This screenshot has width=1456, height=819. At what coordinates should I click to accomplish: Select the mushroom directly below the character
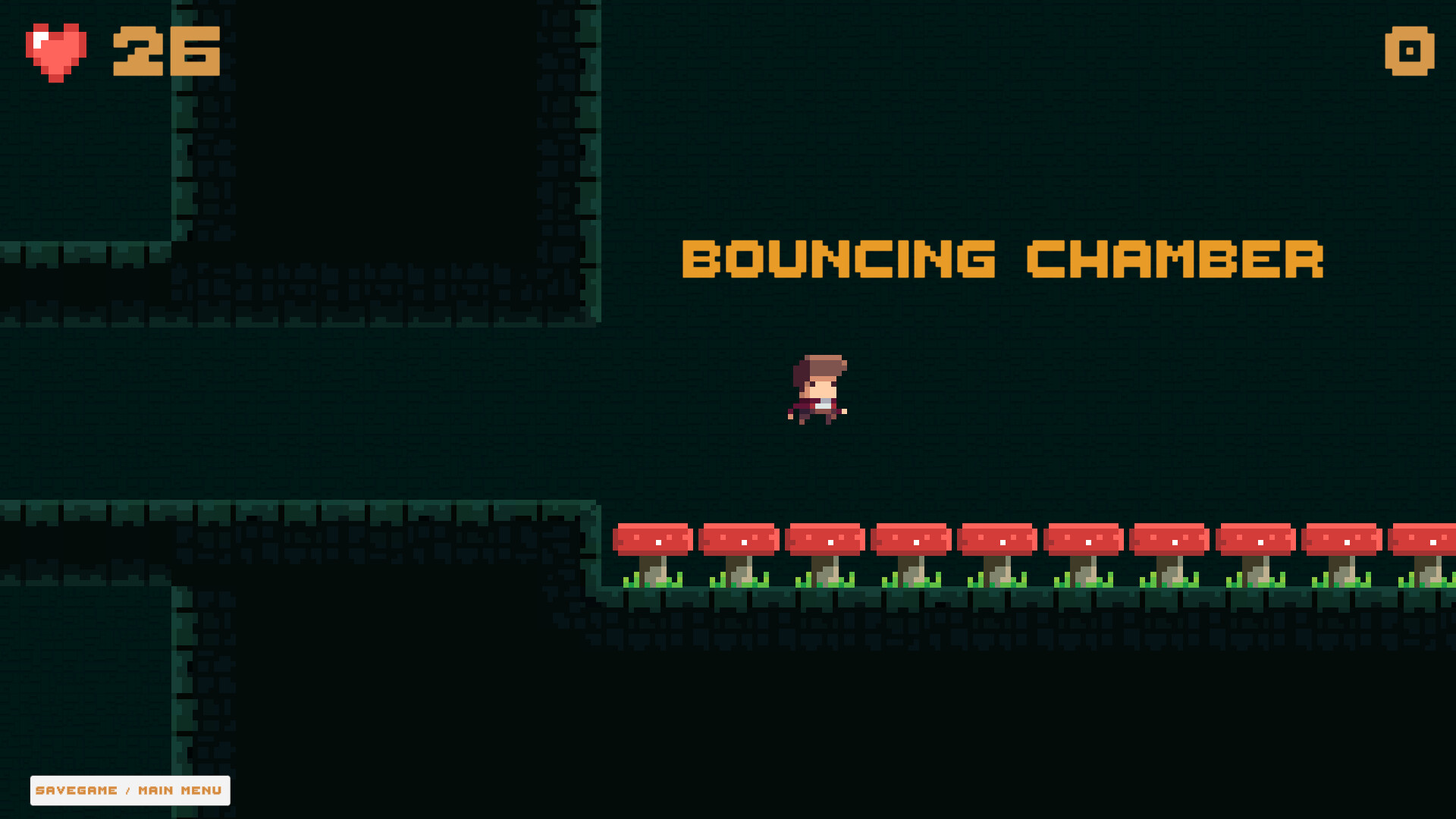coord(825,540)
